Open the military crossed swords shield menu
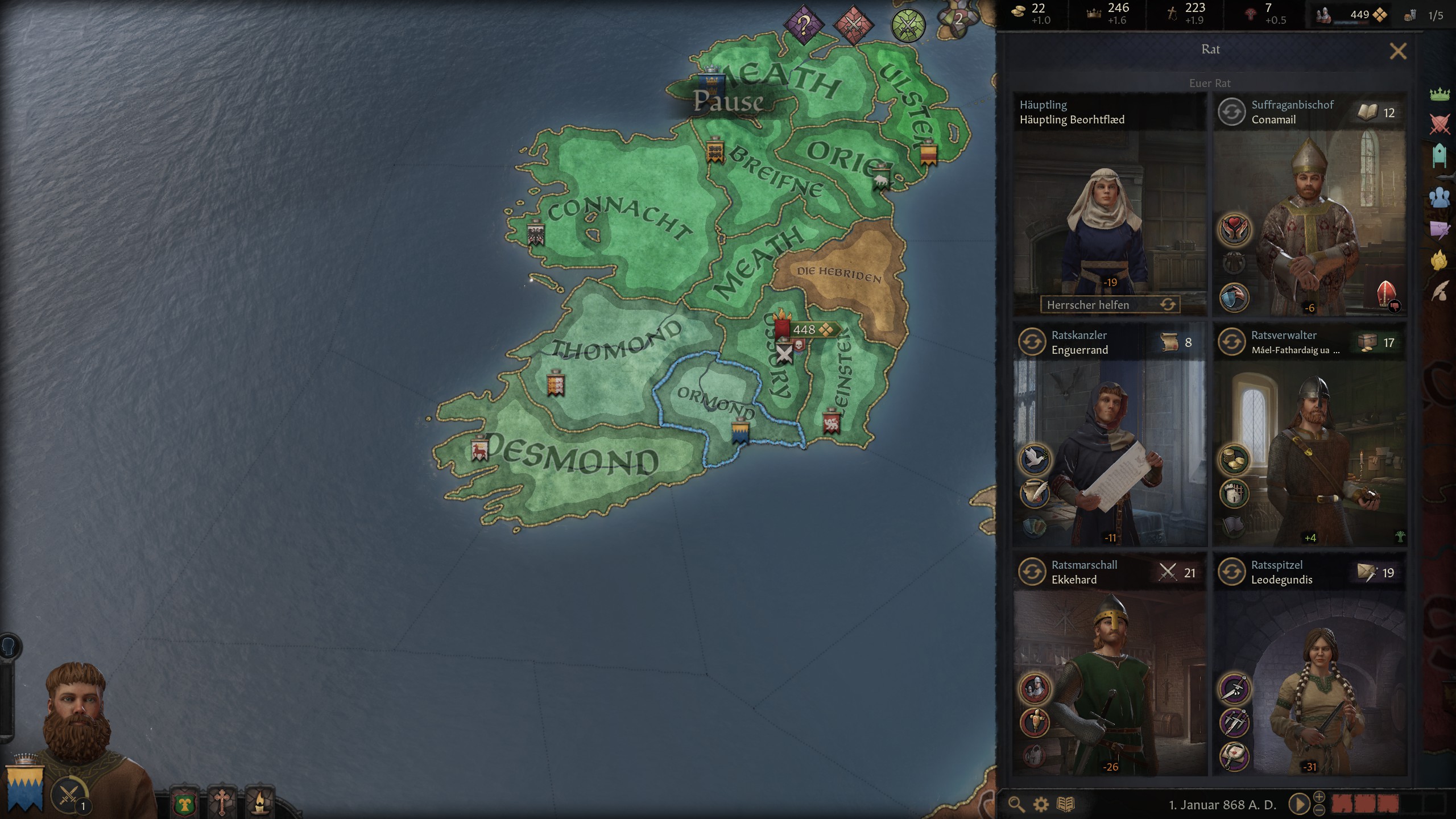Viewport: 1456px width, 819px height. [x=1440, y=124]
